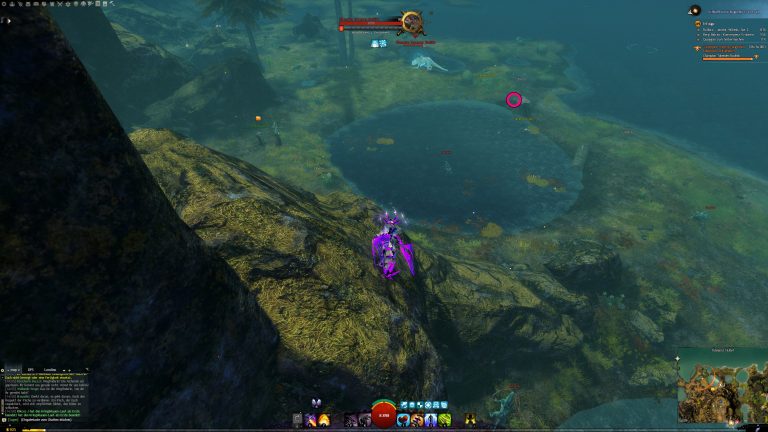Select the winged profession icon above skills
The width and height of the screenshot is (768, 432).
pos(318,403)
